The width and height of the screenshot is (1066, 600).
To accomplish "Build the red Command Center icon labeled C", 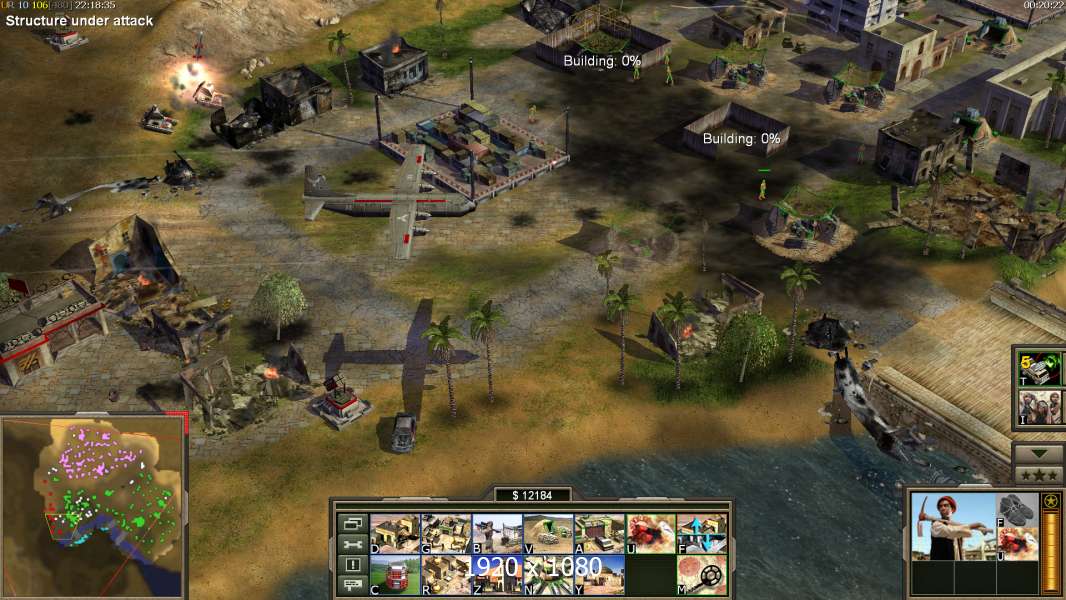I will 395,575.
